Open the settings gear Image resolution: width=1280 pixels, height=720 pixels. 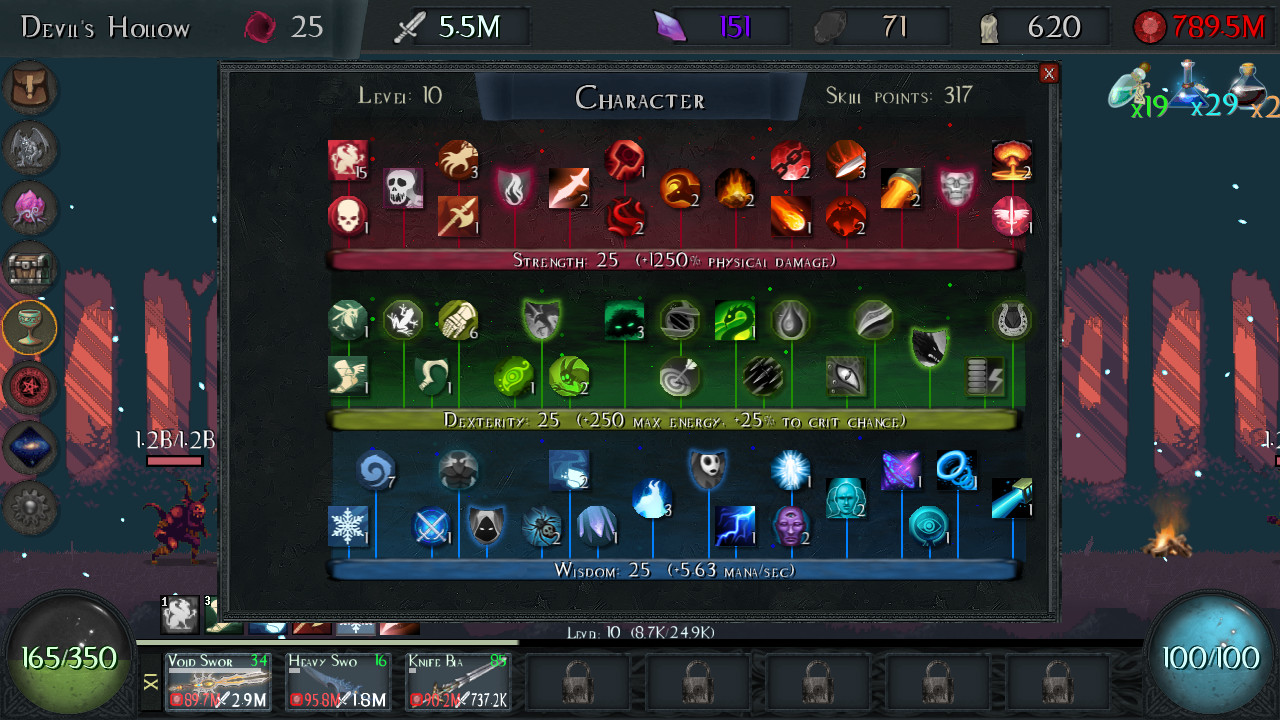coord(32,507)
